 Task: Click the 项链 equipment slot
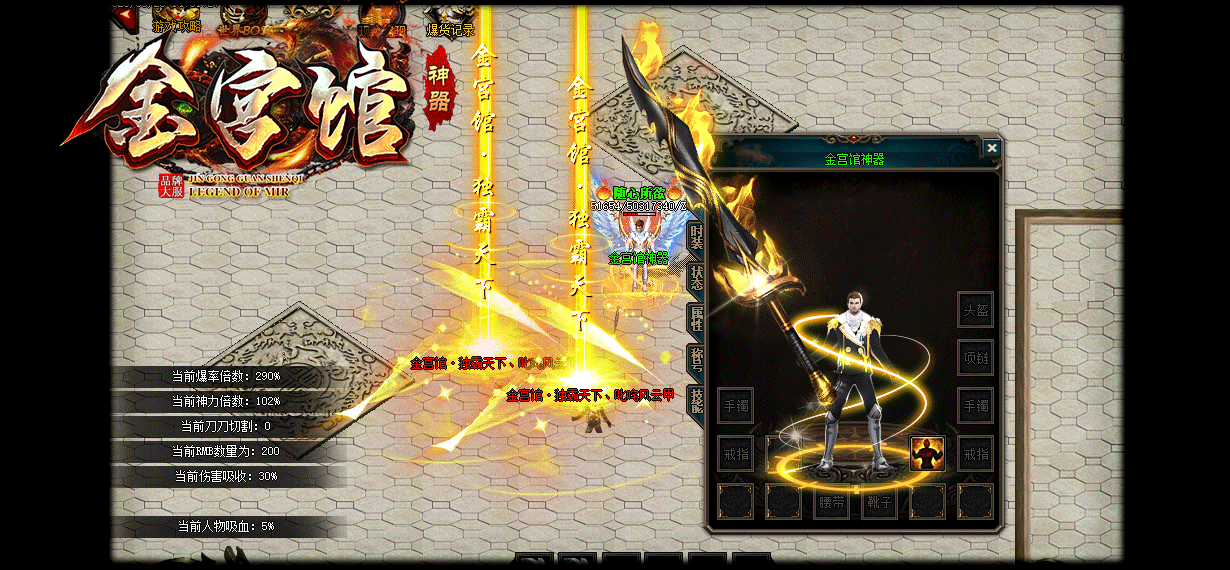[x=975, y=357]
